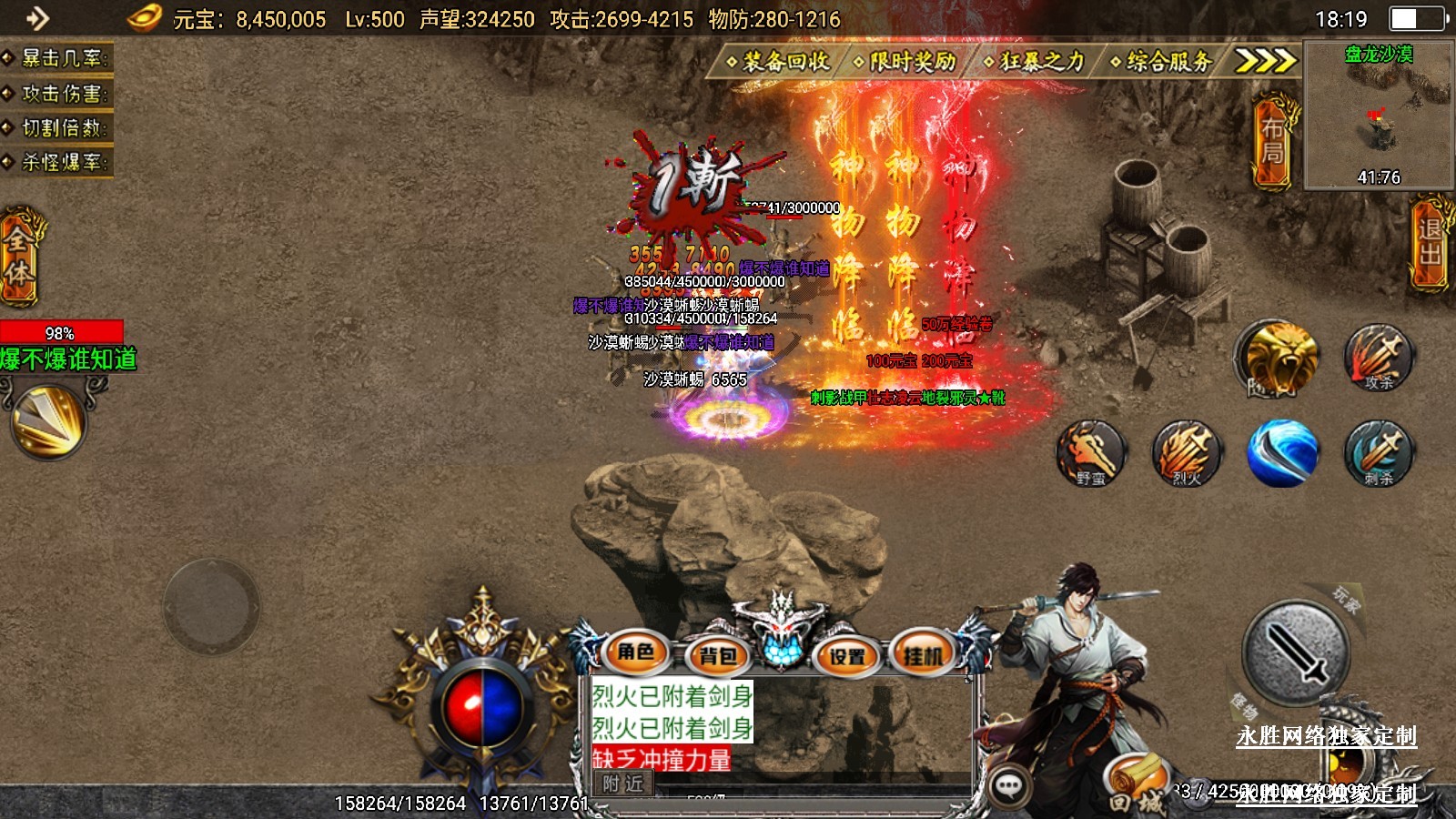This screenshot has height=819, width=1456.
Task: Open the 限时奖励 timed rewards menu
Action: [x=905, y=61]
